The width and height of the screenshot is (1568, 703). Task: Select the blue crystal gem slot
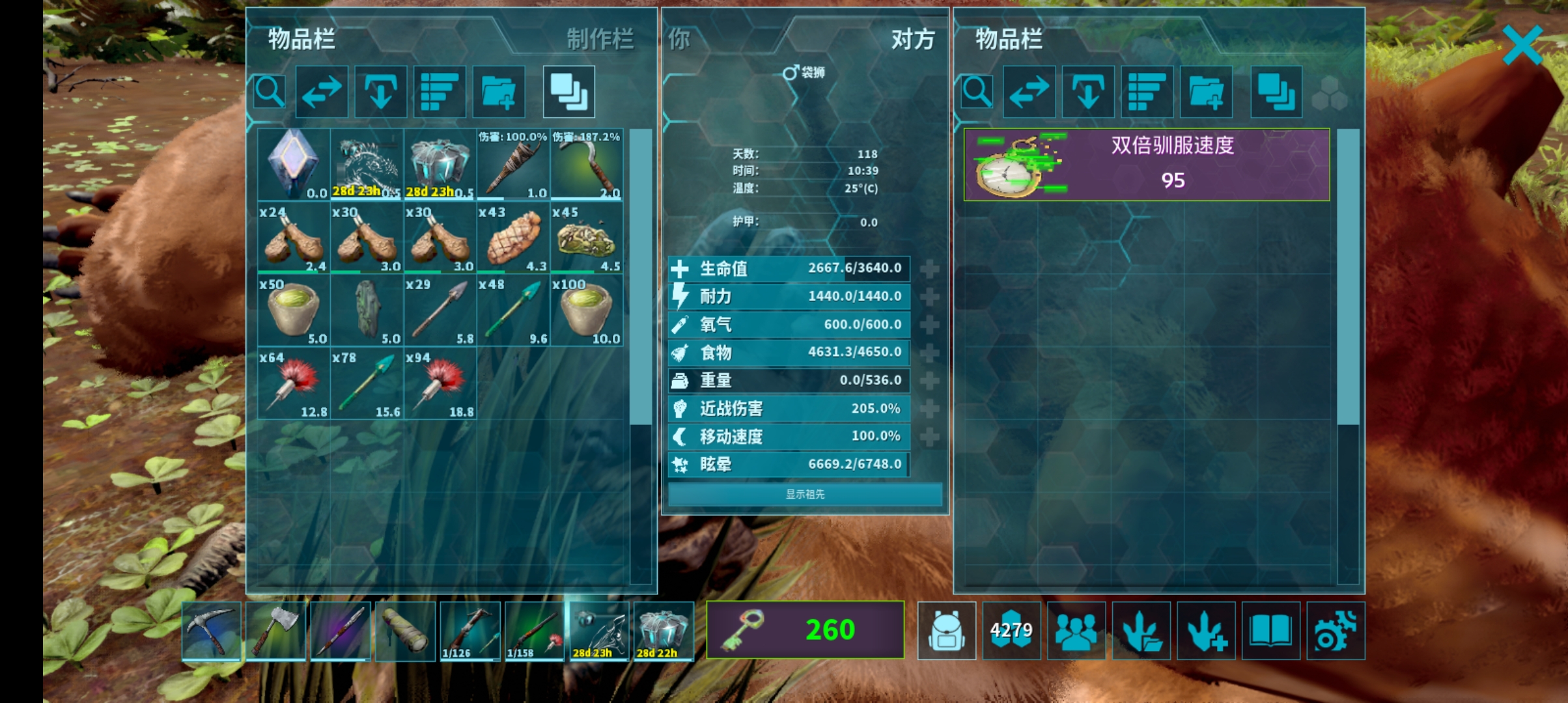[293, 165]
